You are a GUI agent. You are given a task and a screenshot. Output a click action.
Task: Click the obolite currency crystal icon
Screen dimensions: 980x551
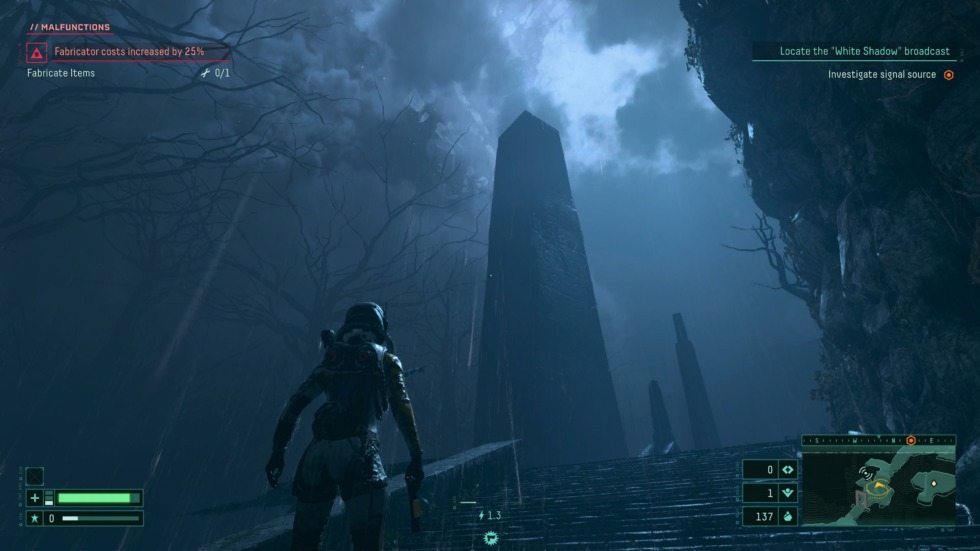[788, 517]
